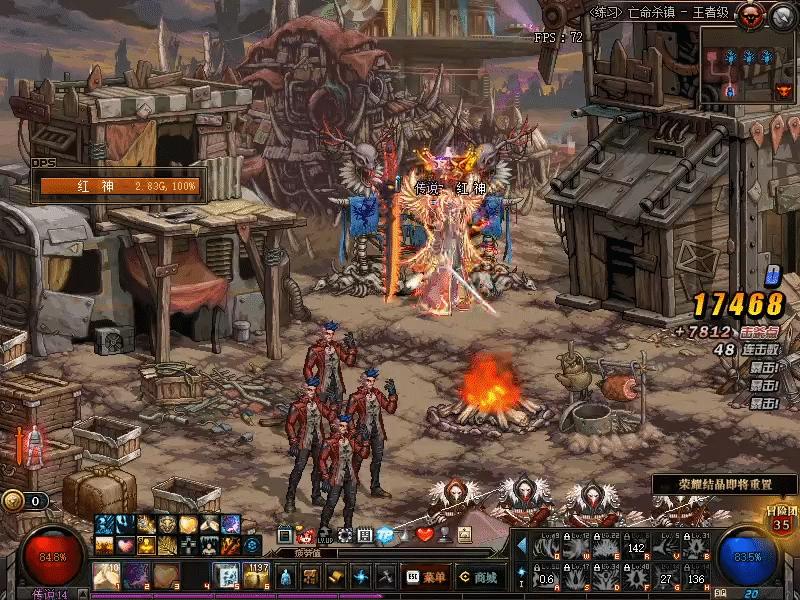Open the LV.UP icon
This screenshot has height=600, width=800.
325,536
